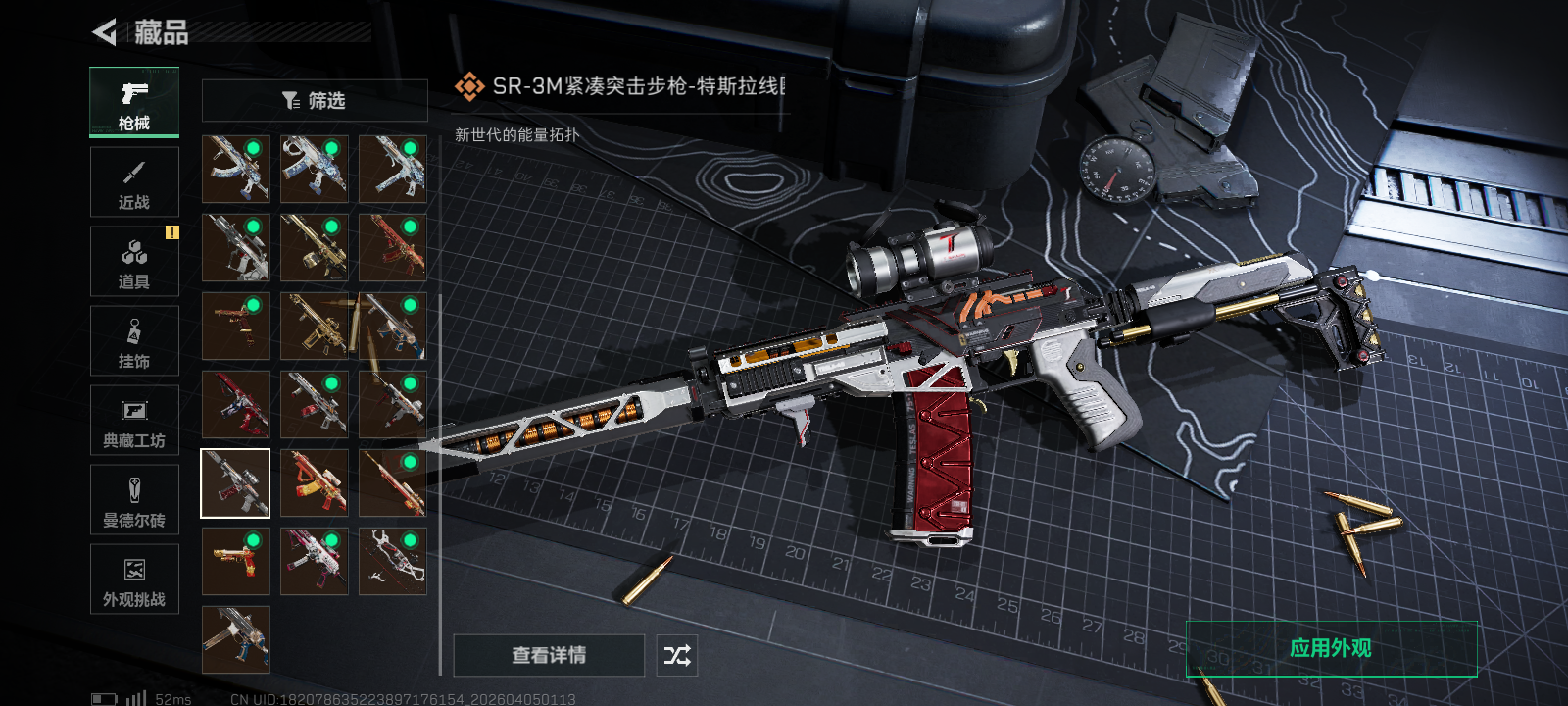The image size is (1568, 706).
Task: Open the 近战 melee category
Action: tap(134, 182)
